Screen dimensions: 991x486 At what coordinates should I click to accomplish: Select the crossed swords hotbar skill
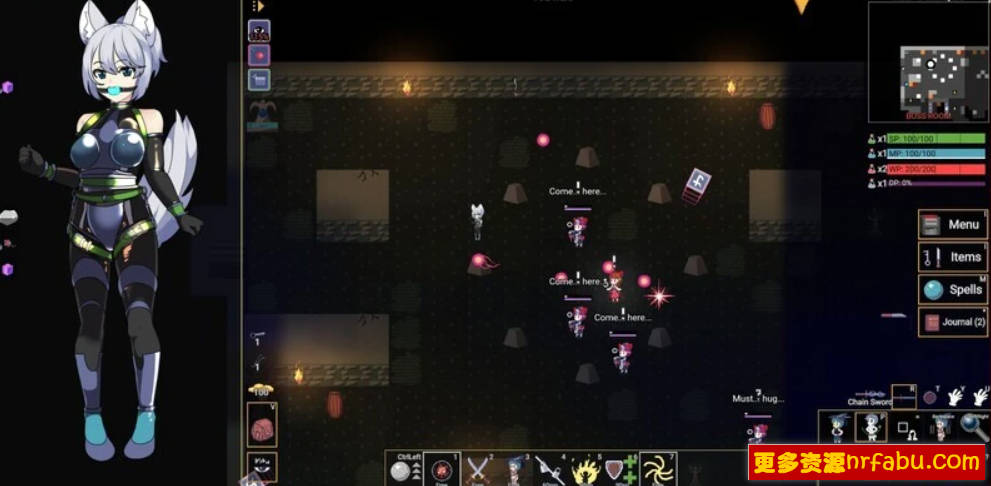(x=479, y=469)
